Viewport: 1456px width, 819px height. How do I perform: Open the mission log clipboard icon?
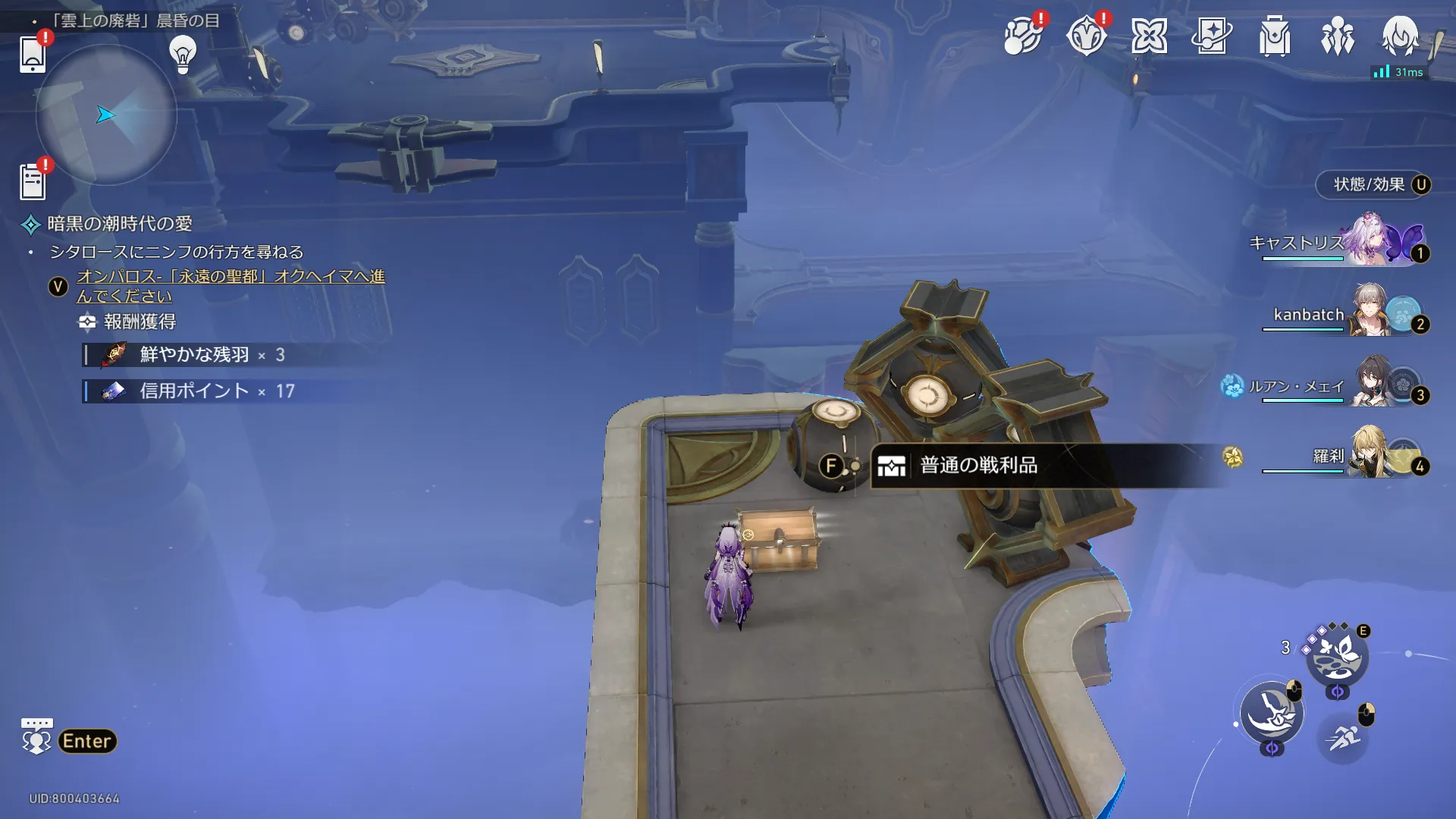click(x=33, y=181)
